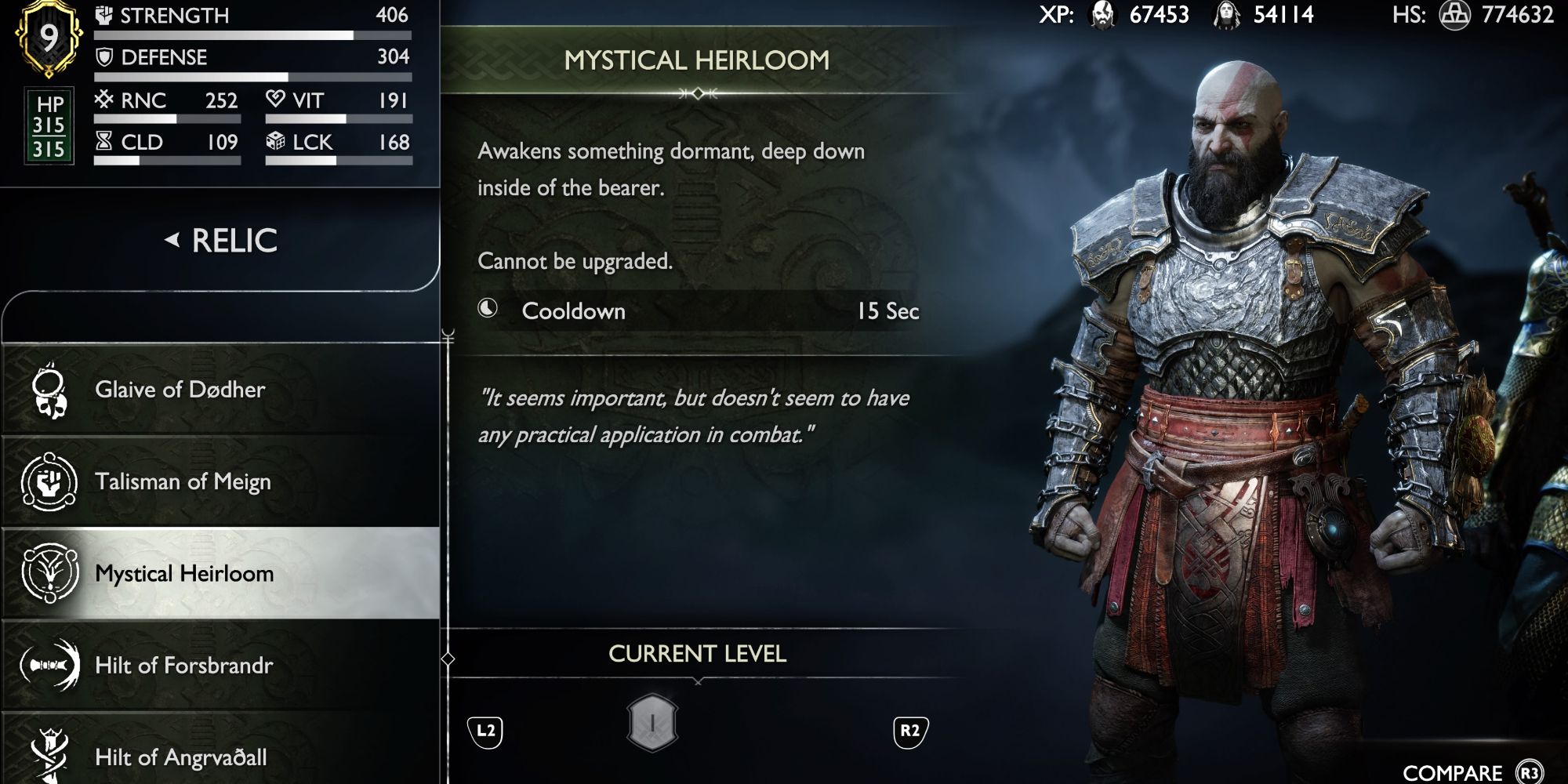Click the Strength fist icon
The height and width of the screenshot is (784, 1568).
pyautogui.click(x=106, y=14)
